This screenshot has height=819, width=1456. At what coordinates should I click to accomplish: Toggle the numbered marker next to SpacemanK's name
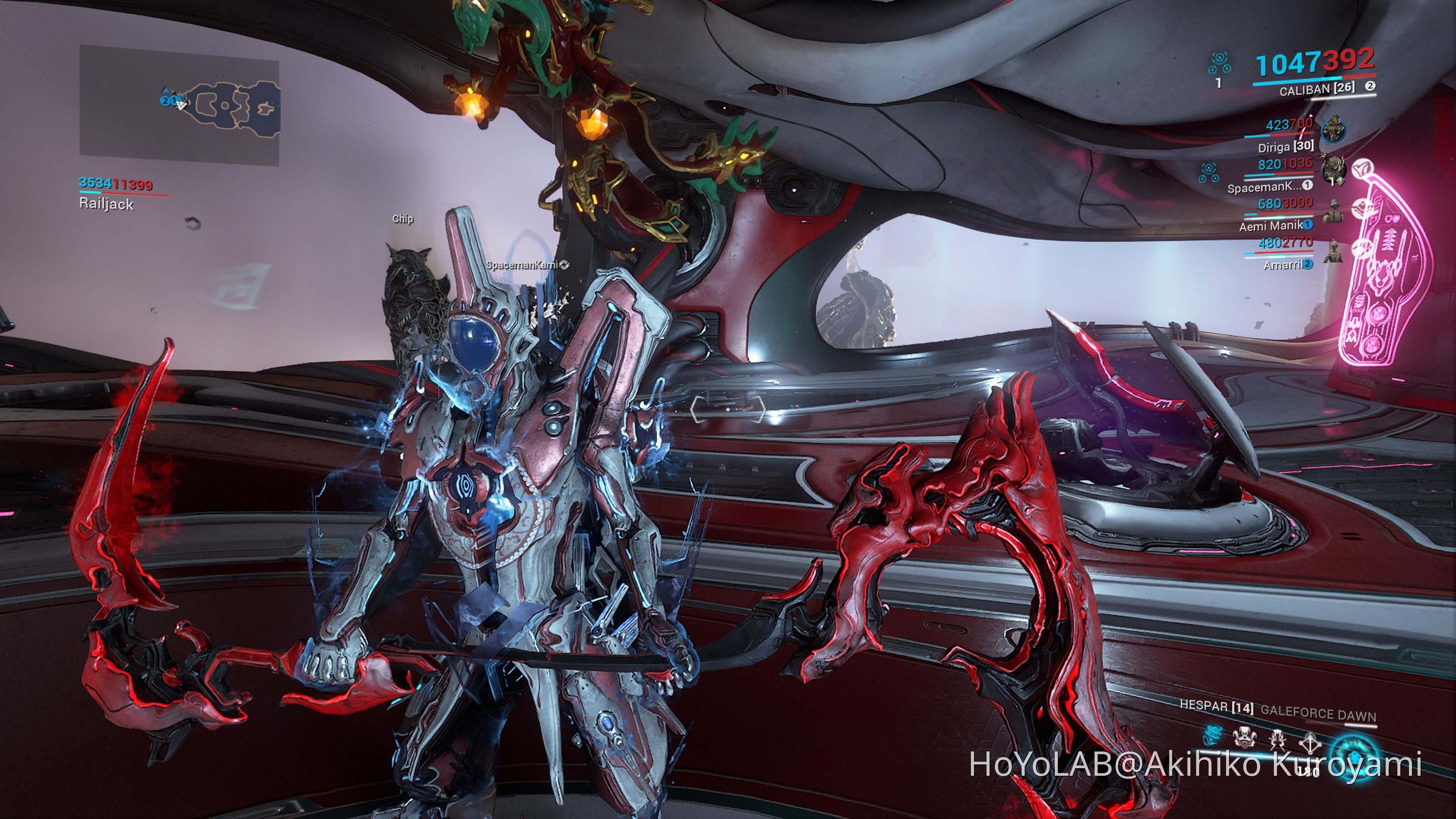[1308, 185]
